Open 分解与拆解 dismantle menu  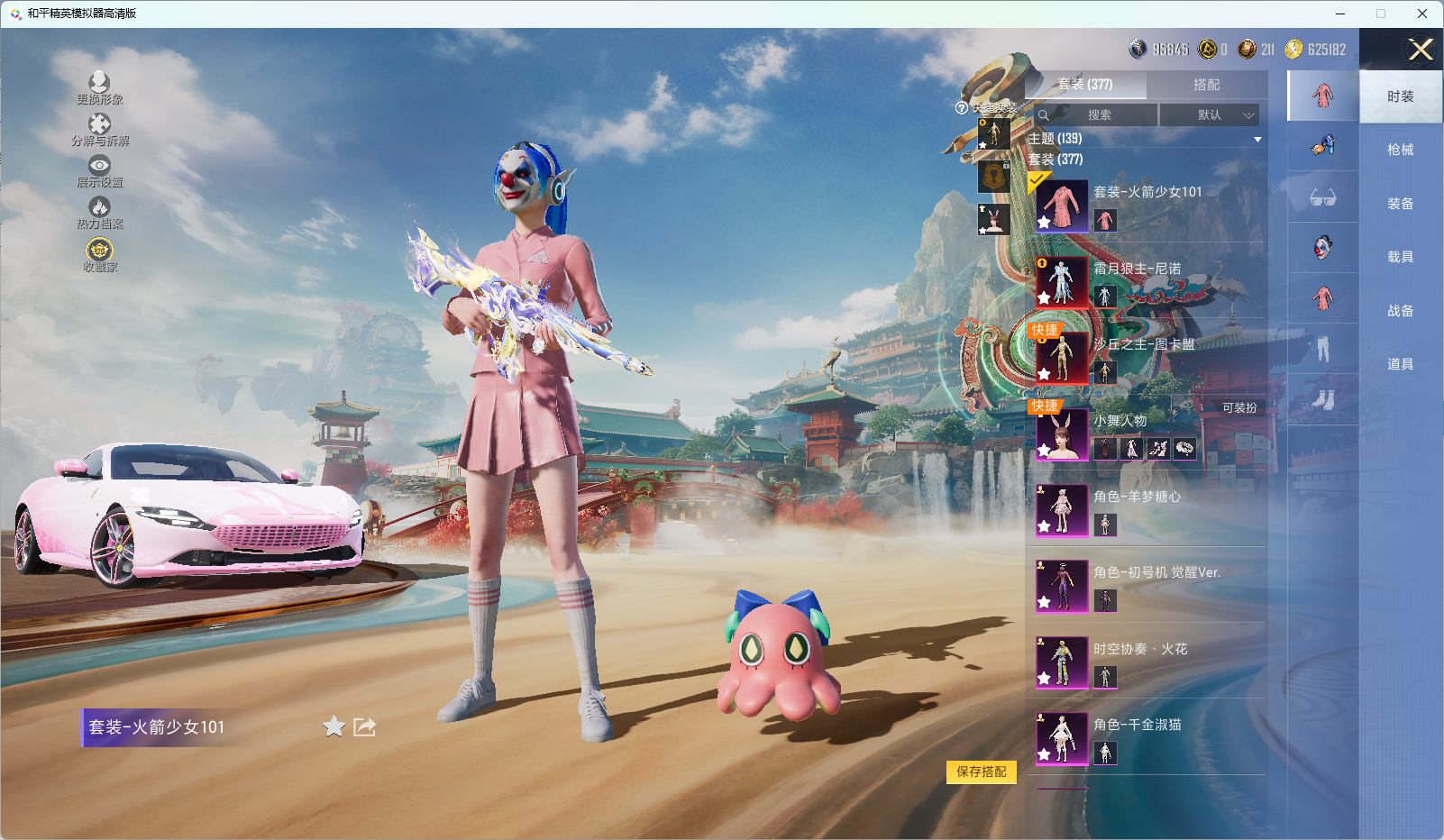click(99, 130)
